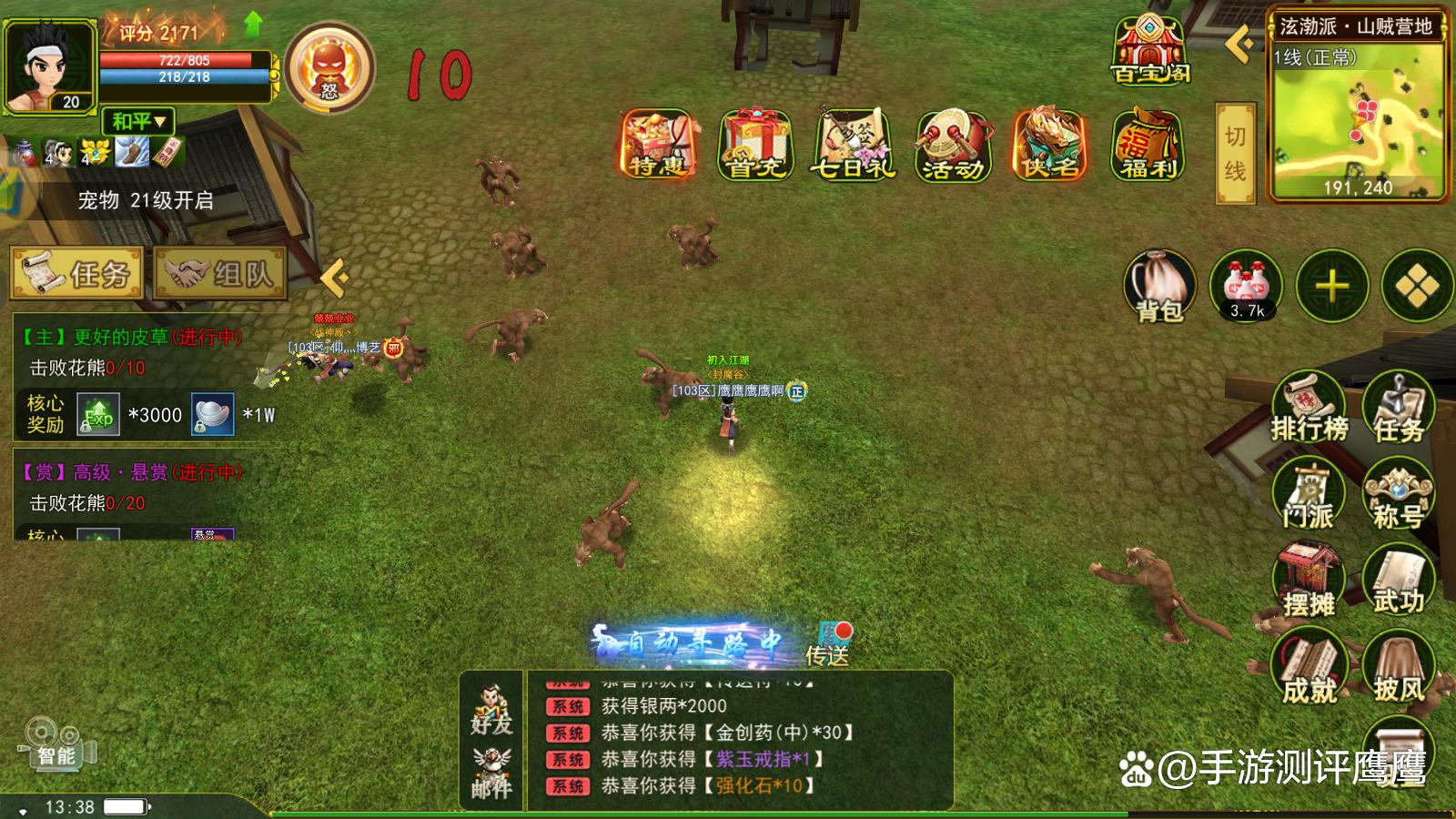Show the 活动 events menu
This screenshot has height=819, width=1456.
pos(953,146)
